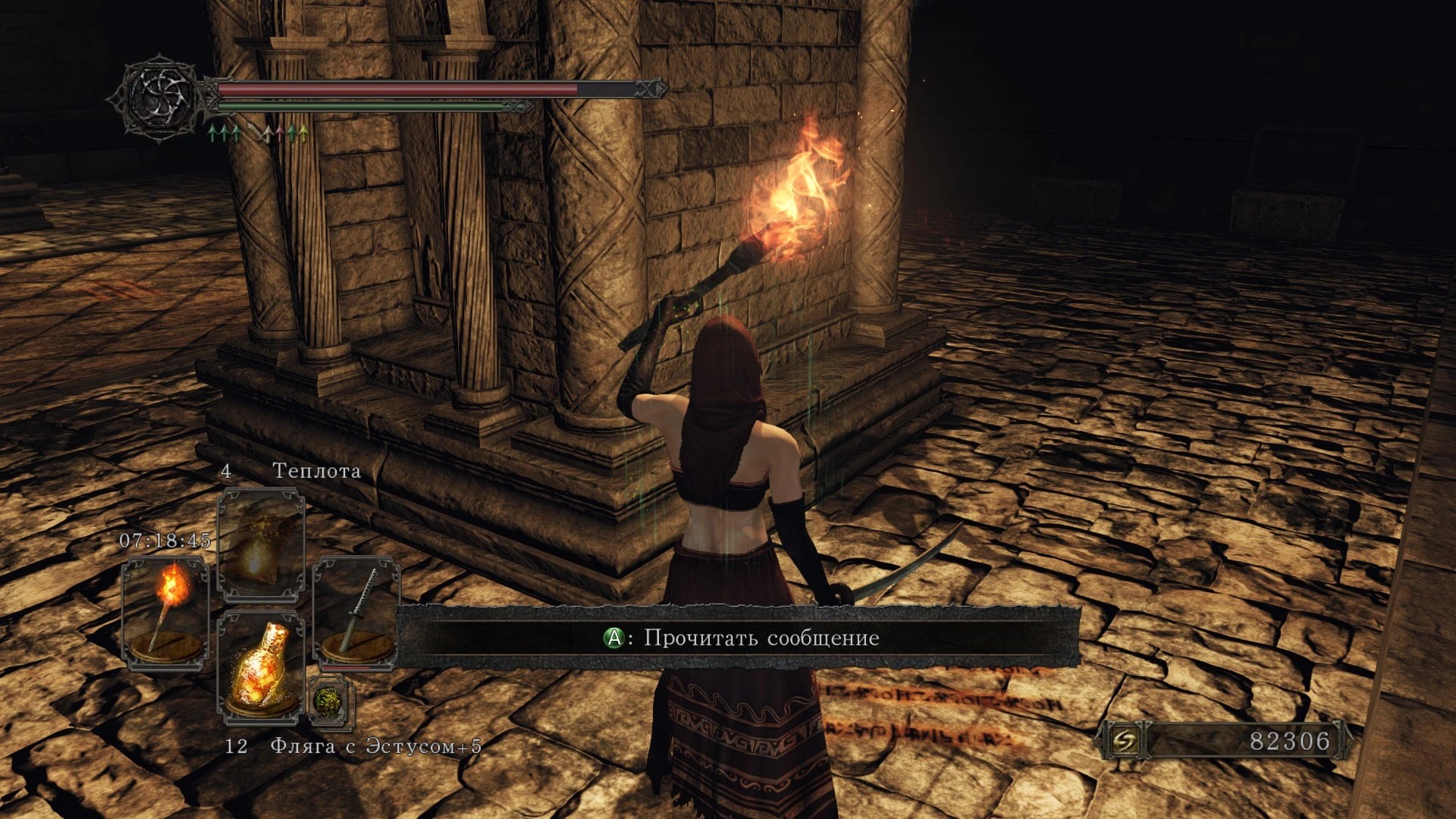Click the small green round item slot
Image resolution: width=1456 pixels, height=819 pixels.
point(331,700)
